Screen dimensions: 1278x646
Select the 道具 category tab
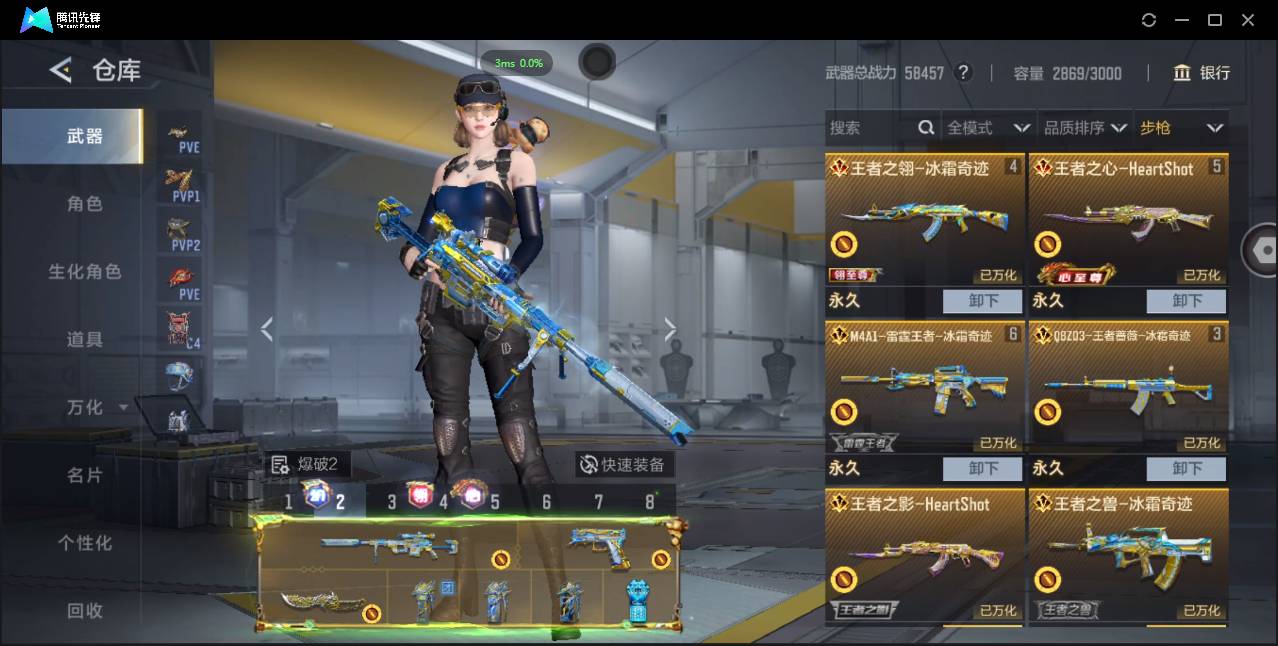point(85,340)
